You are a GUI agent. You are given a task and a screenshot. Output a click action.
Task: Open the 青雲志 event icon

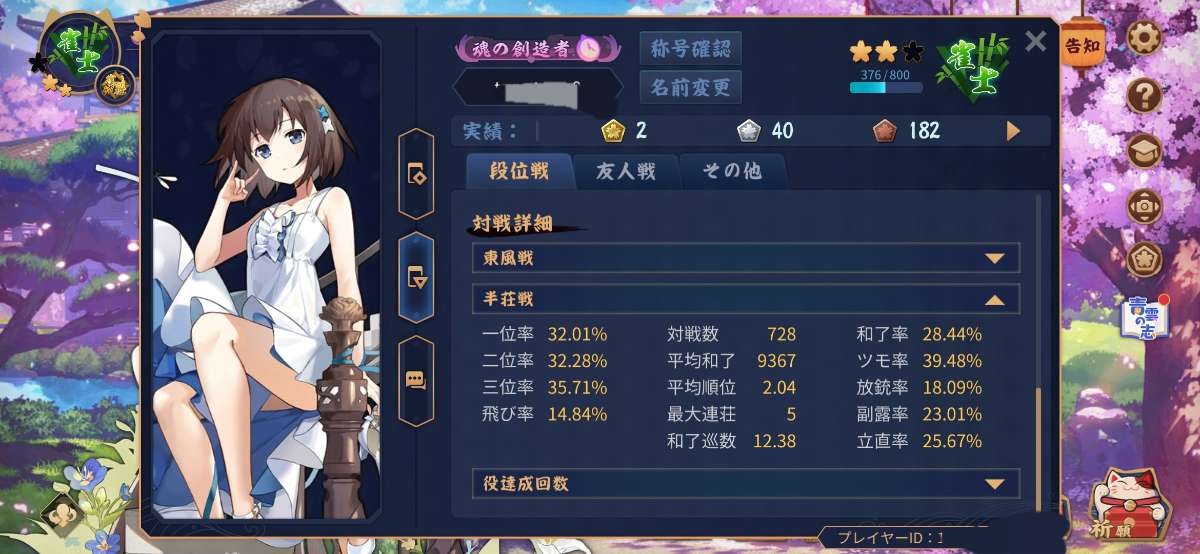point(1142,318)
